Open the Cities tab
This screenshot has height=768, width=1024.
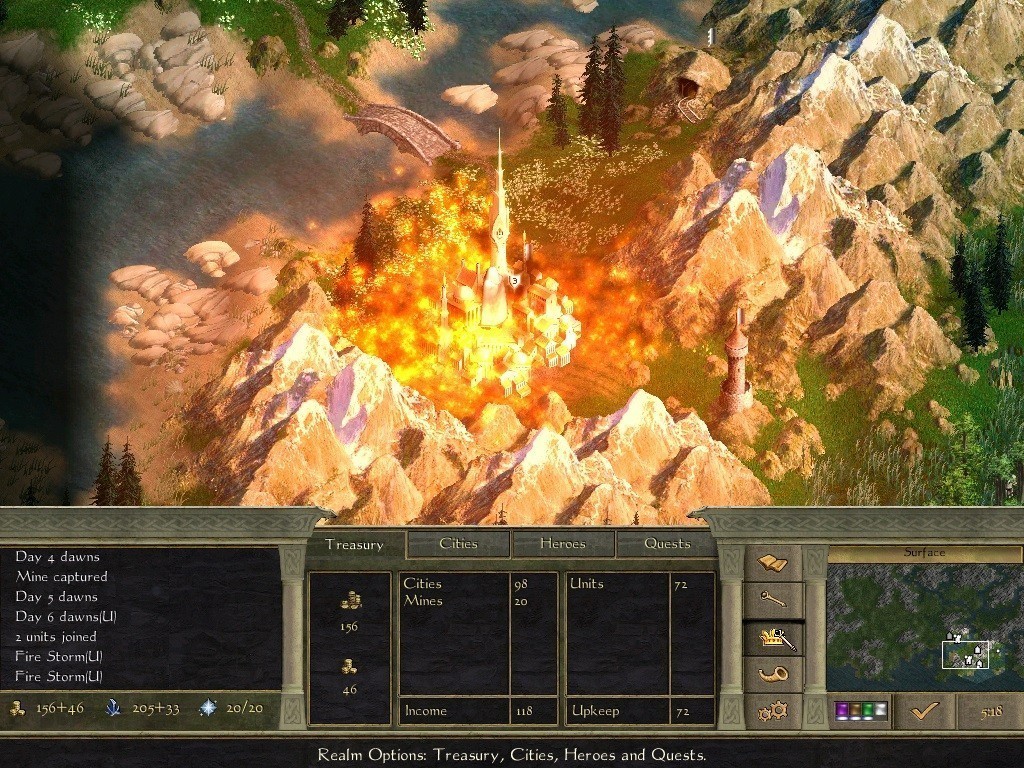458,544
